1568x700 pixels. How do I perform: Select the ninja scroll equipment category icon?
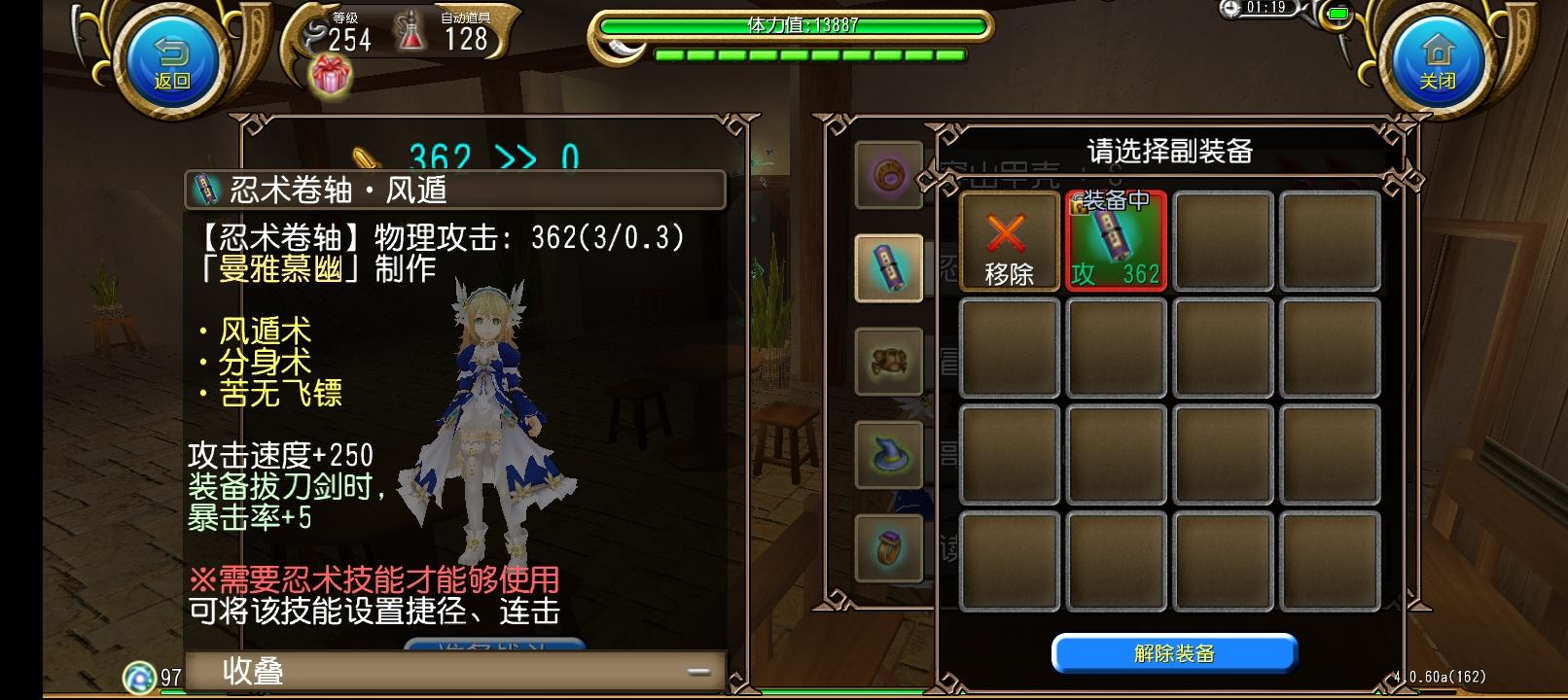click(x=889, y=269)
